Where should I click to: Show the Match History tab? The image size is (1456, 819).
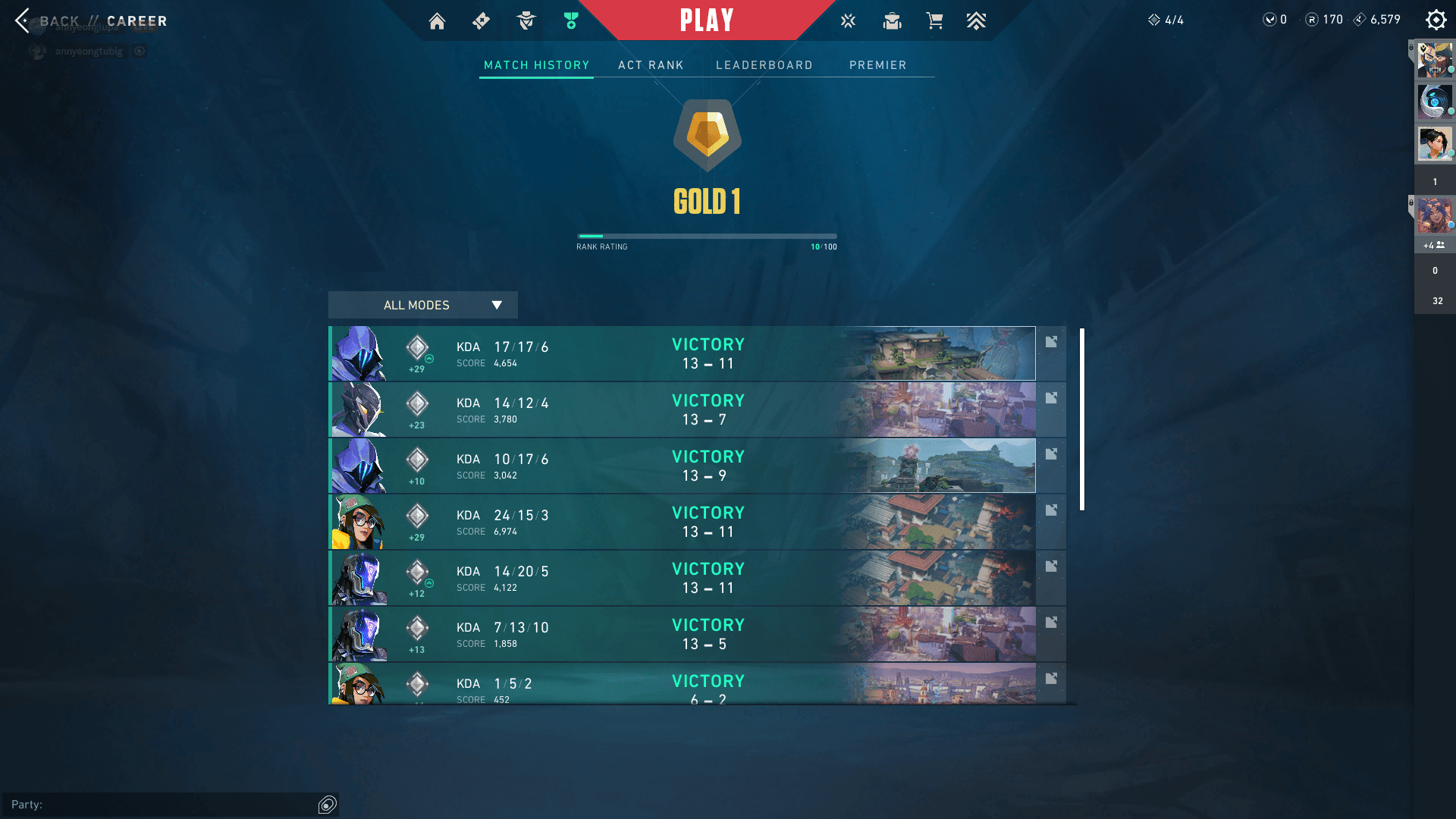pos(536,65)
